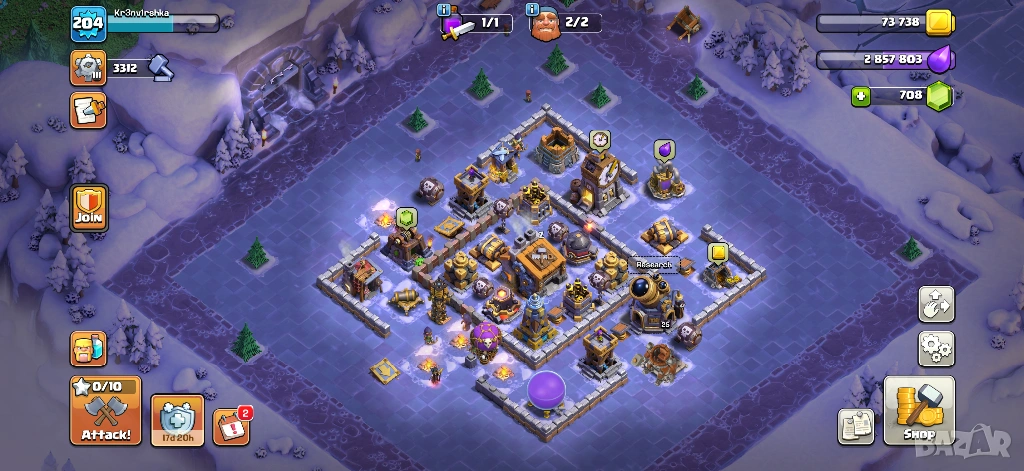Activate the clock boost bubble above the tower
Image resolution: width=1024 pixels, height=471 pixels.
[599, 139]
